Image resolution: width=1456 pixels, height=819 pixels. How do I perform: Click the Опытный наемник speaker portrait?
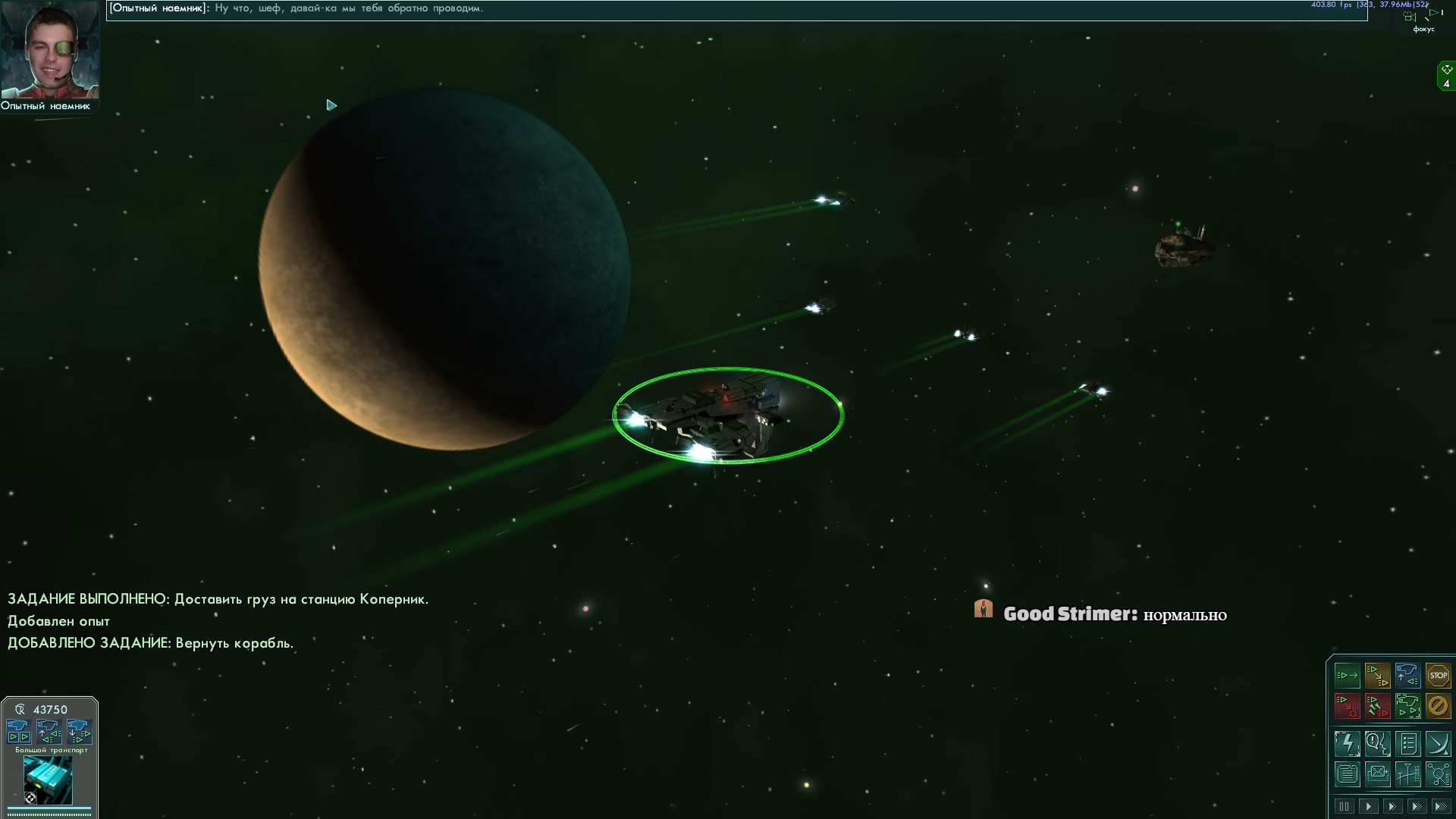[x=49, y=50]
